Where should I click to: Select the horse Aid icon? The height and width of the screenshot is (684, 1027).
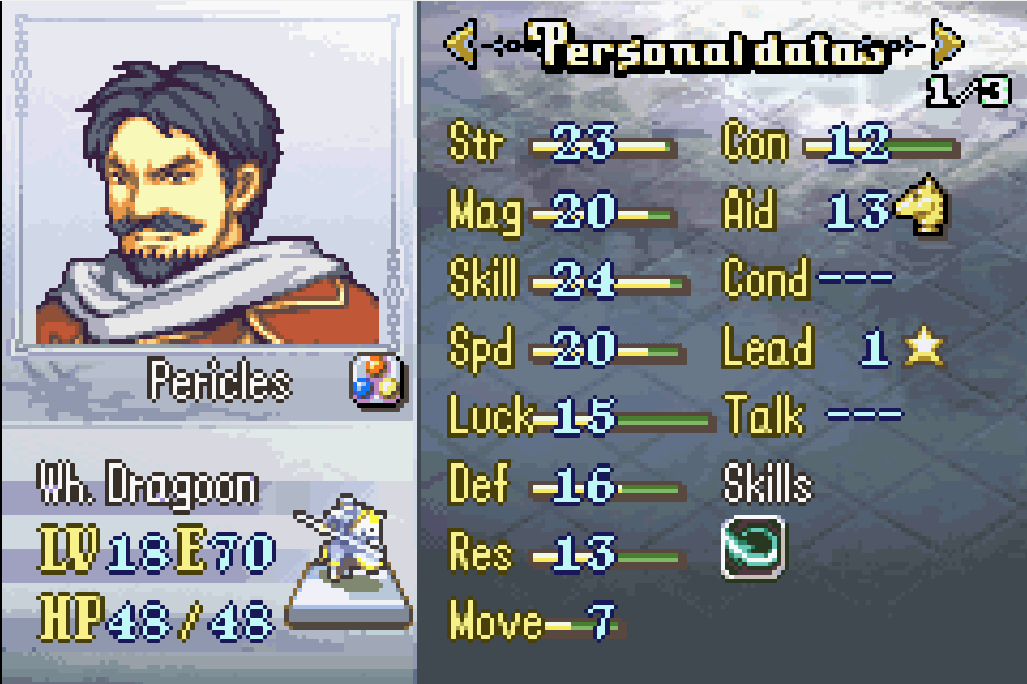(x=921, y=209)
